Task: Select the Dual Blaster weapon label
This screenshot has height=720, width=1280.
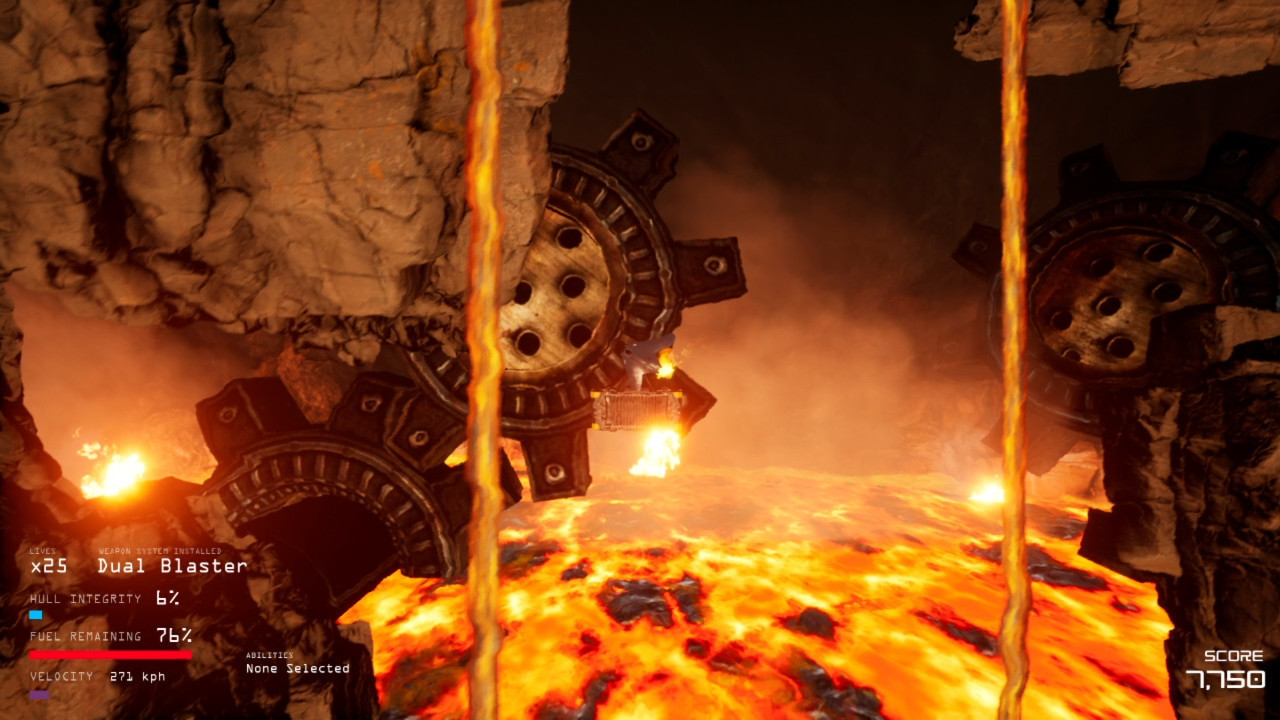Action: [x=170, y=565]
